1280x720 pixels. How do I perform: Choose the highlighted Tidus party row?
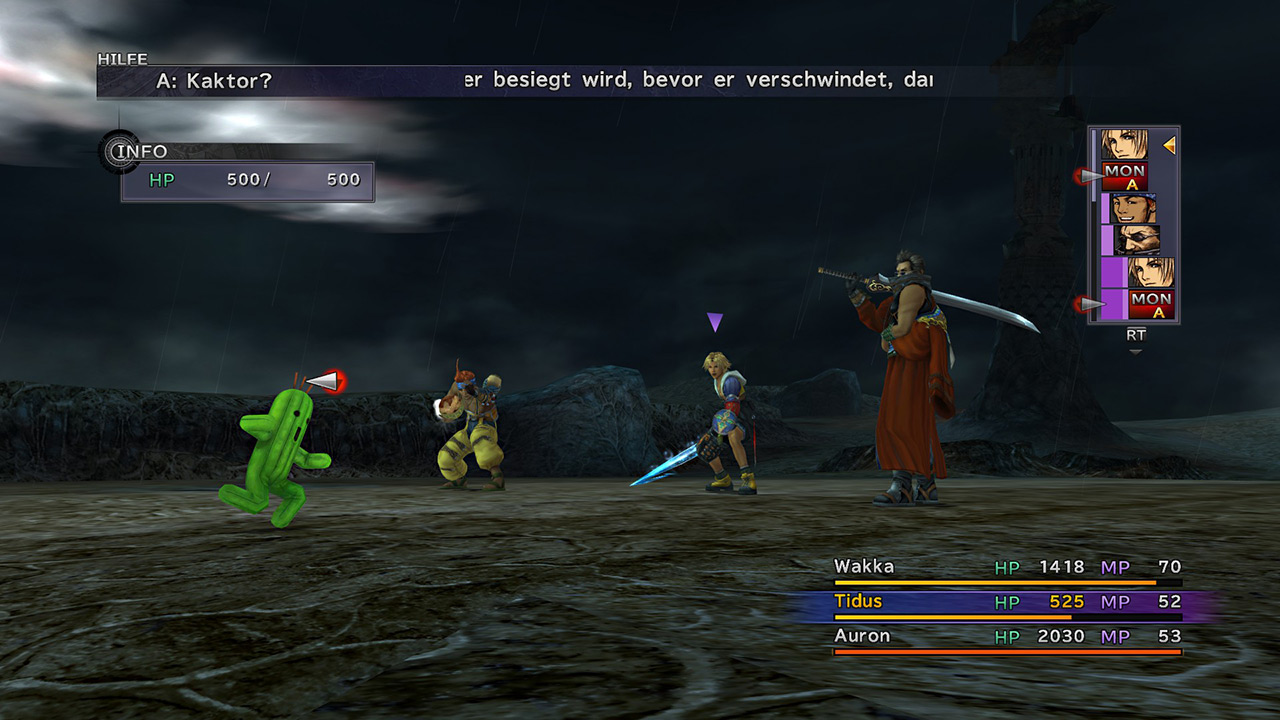pyautogui.click(x=1007, y=602)
